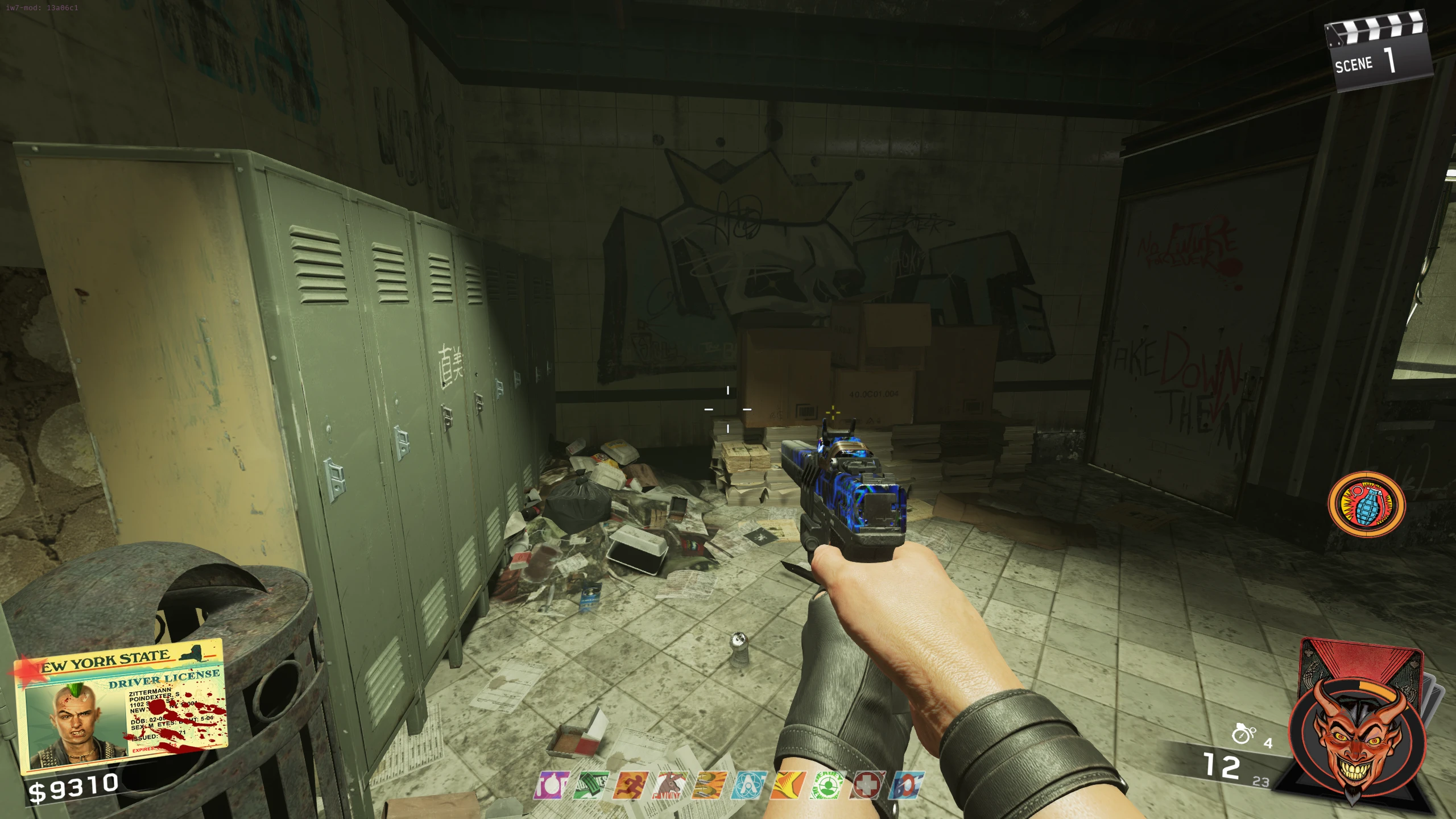The image size is (1456, 819).
Task: Select the donkey mule perk icon
Action: coord(671,785)
